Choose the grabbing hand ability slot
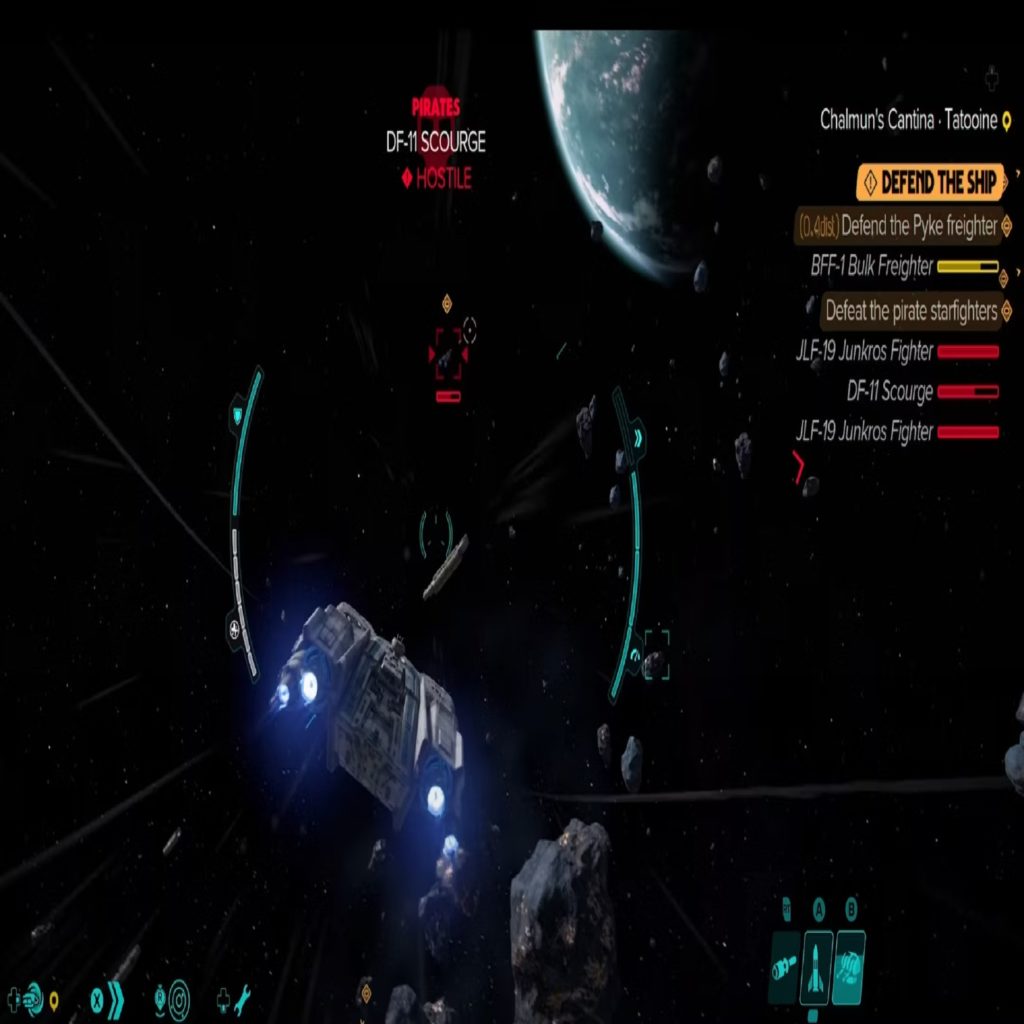The width and height of the screenshot is (1024, 1024). pyautogui.click(x=849, y=966)
